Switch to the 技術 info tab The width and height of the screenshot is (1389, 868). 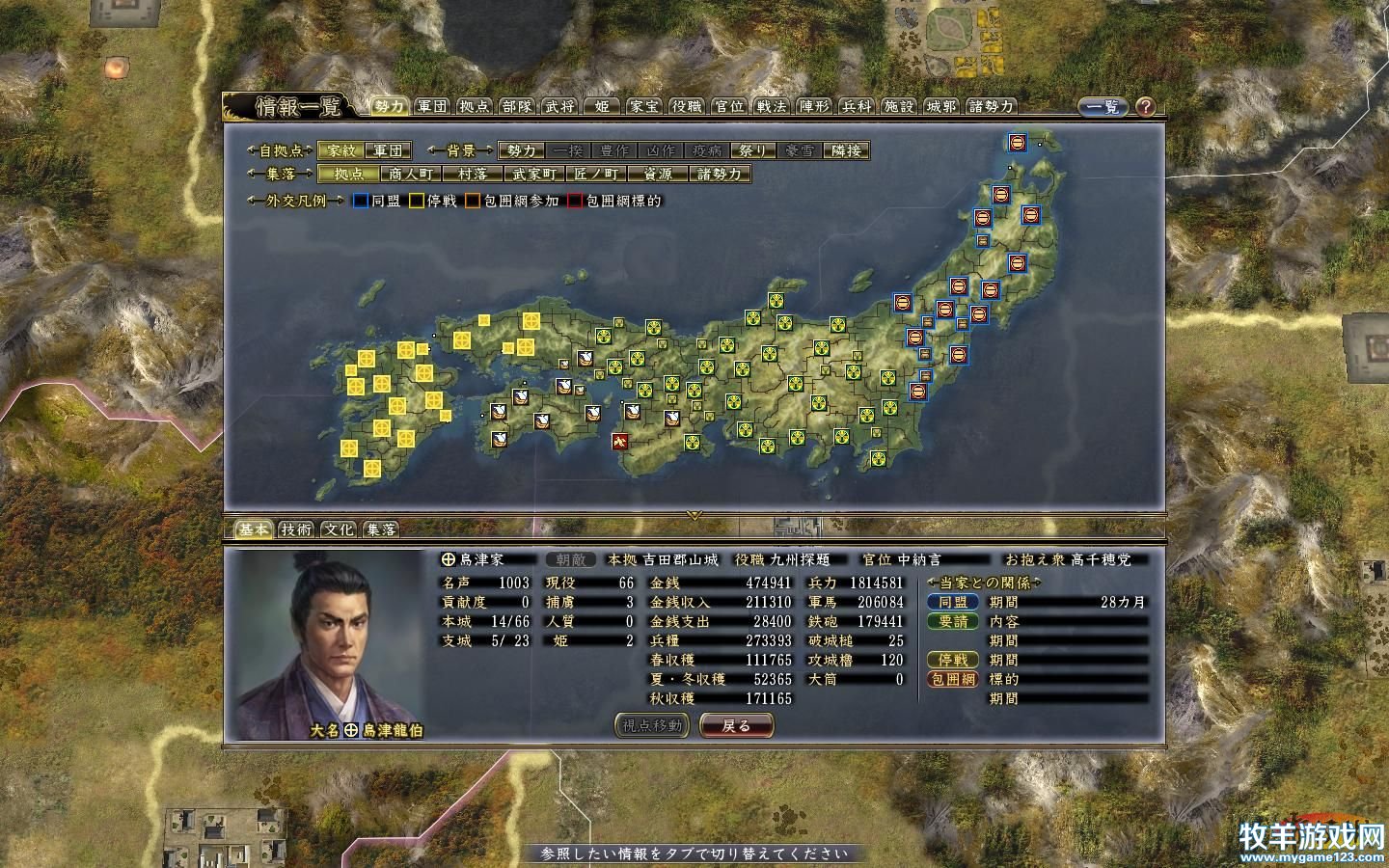296,529
